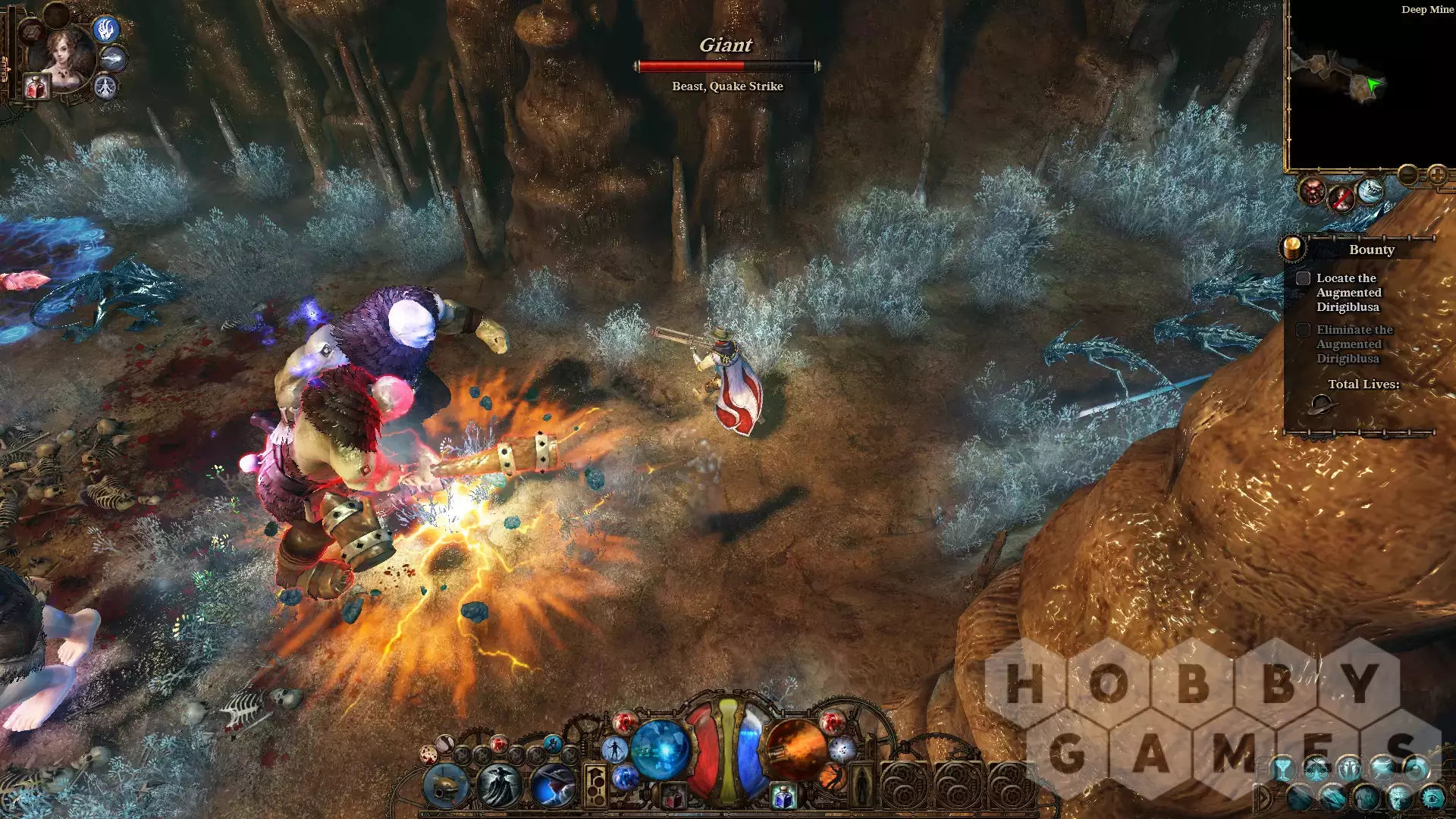The width and height of the screenshot is (1456, 819).
Task: Activate the orange fiery cannon secondary skill
Action: pyautogui.click(x=795, y=749)
